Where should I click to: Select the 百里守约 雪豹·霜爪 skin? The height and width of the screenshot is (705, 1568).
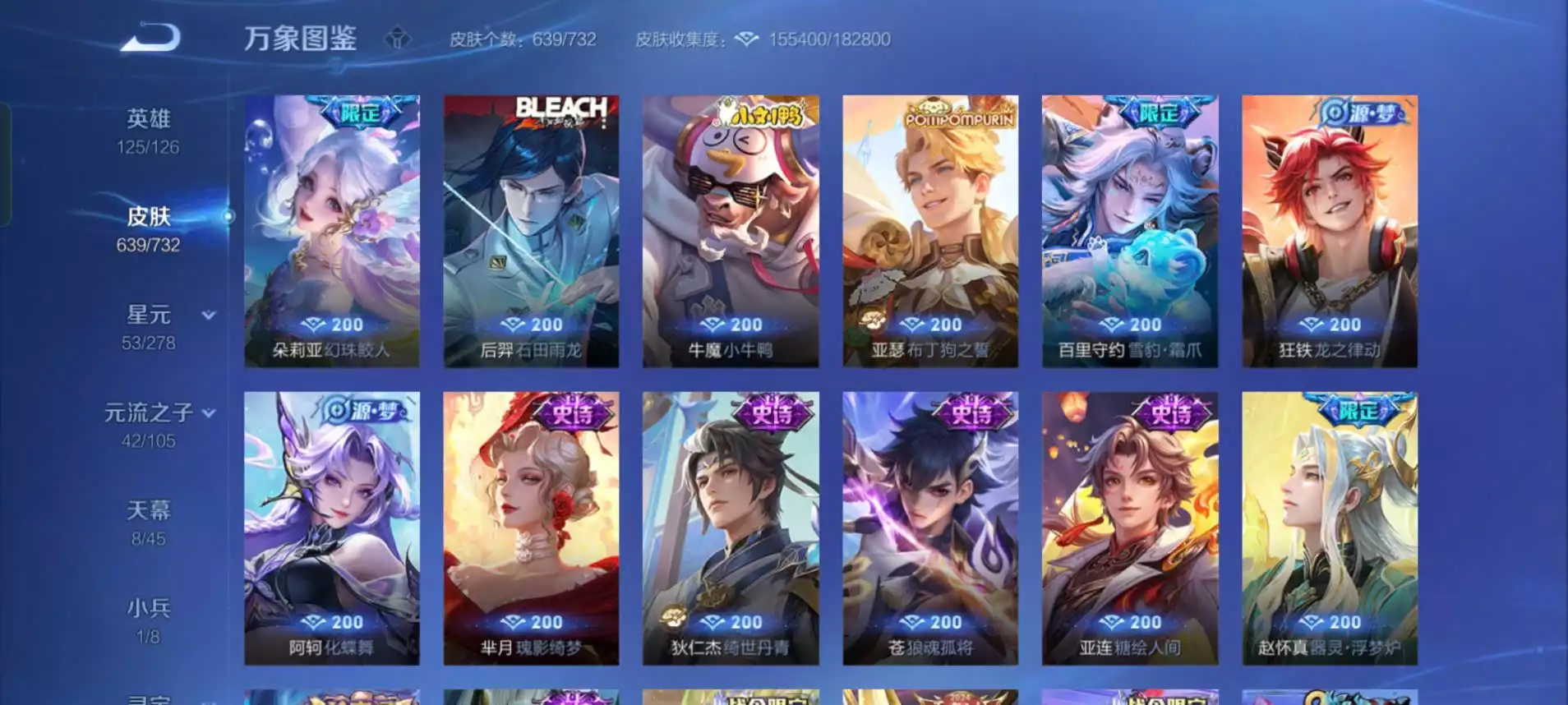point(1130,231)
